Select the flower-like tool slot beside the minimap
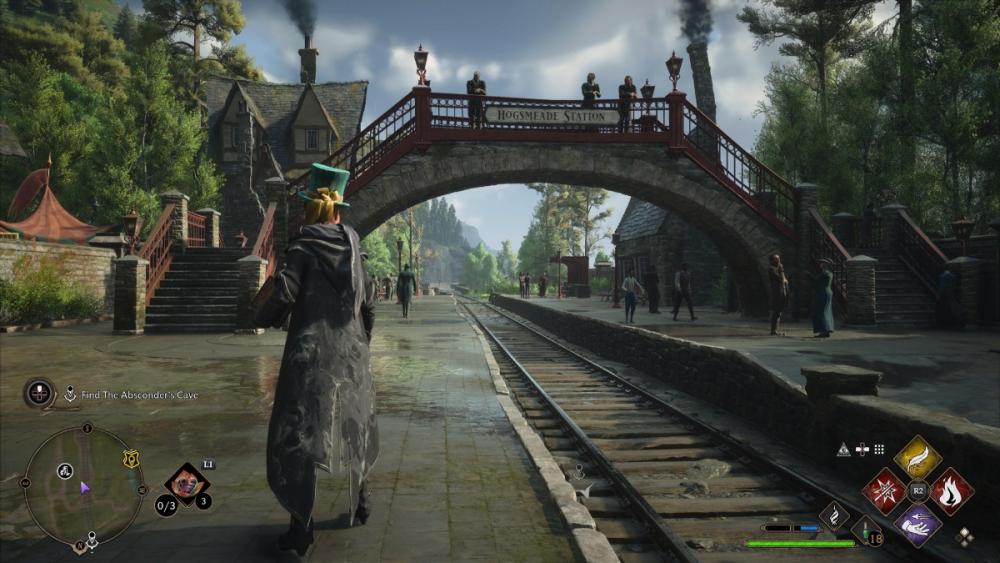Image resolution: width=1000 pixels, height=563 pixels. pos(186,484)
